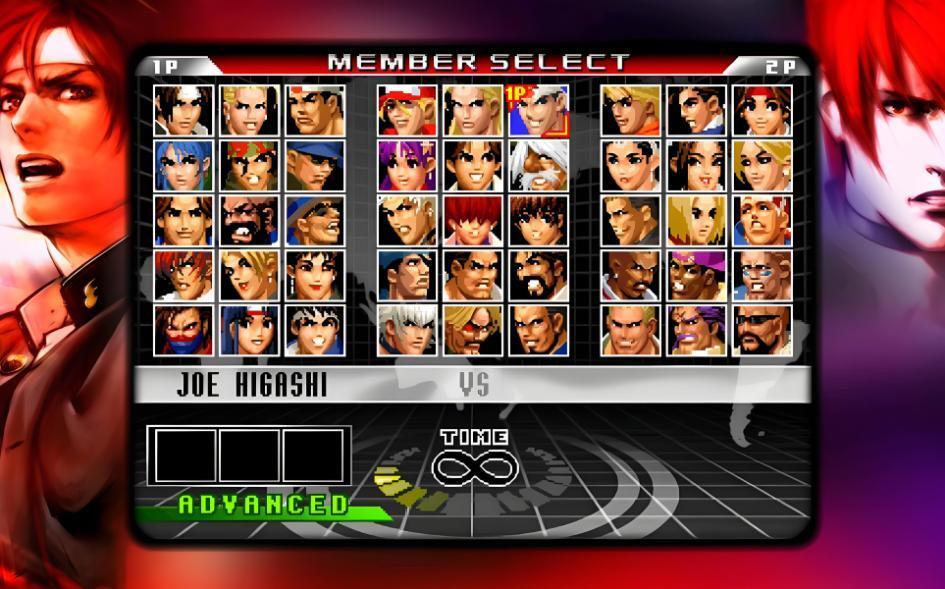Viewport: 945px width, 589px height.
Task: Choose Ralf in the camo bandana
Action: click(249, 165)
